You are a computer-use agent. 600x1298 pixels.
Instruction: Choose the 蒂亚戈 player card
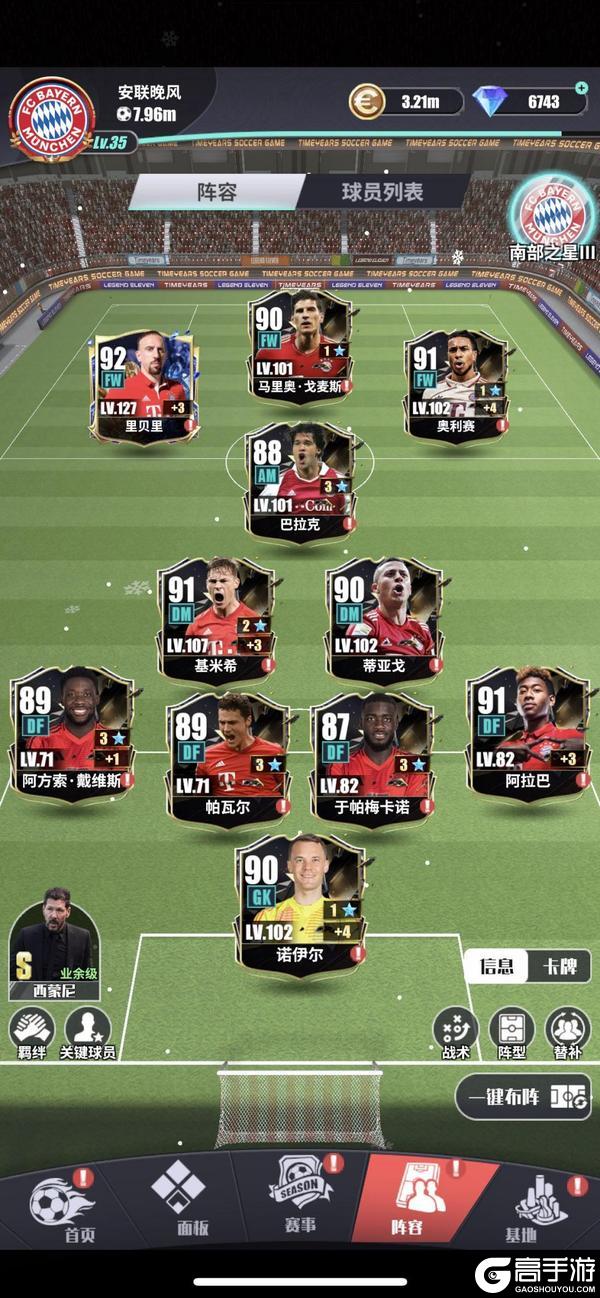tap(384, 620)
